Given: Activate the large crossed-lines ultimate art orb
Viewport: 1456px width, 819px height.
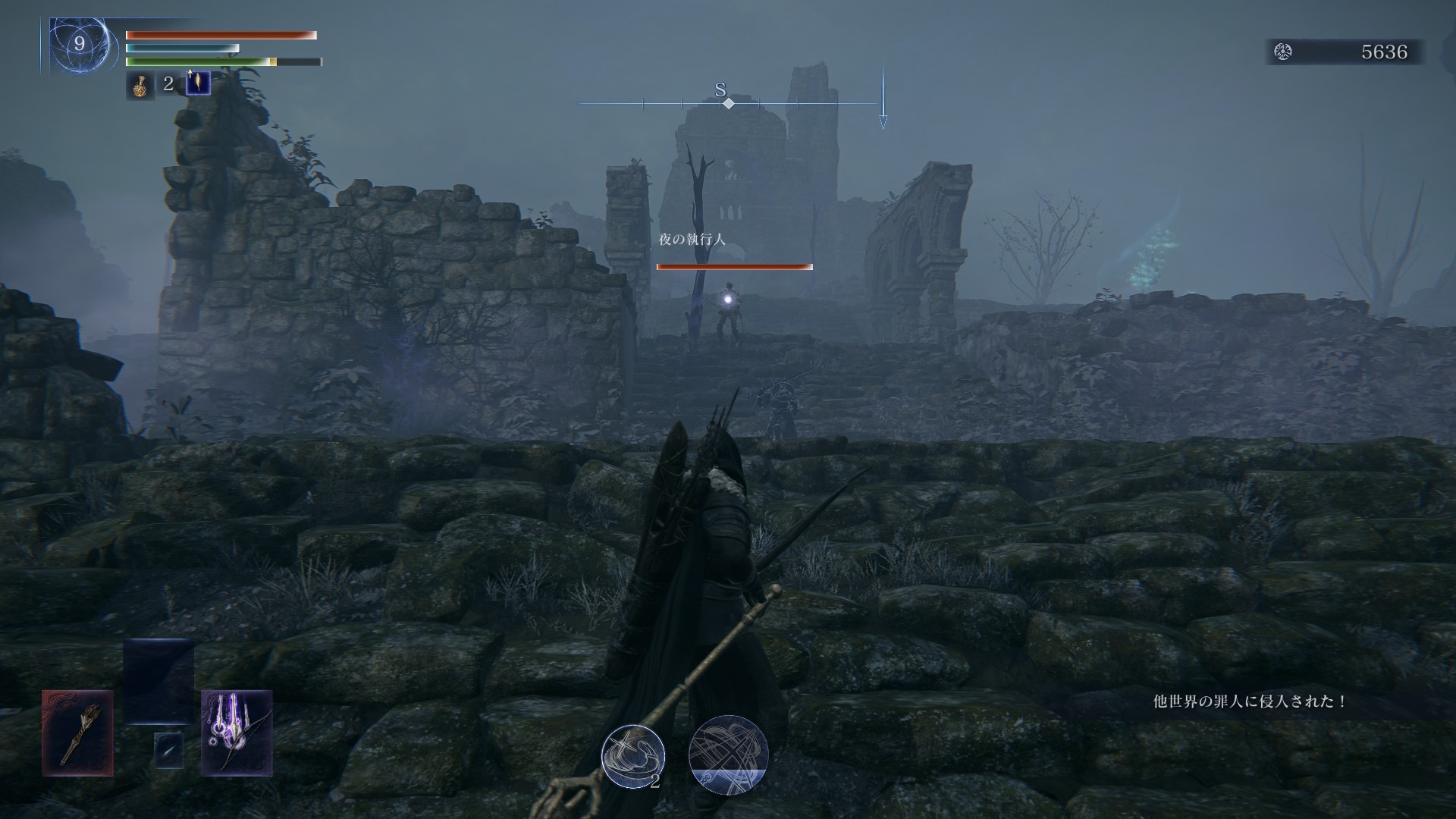Looking at the screenshot, I should tap(728, 755).
